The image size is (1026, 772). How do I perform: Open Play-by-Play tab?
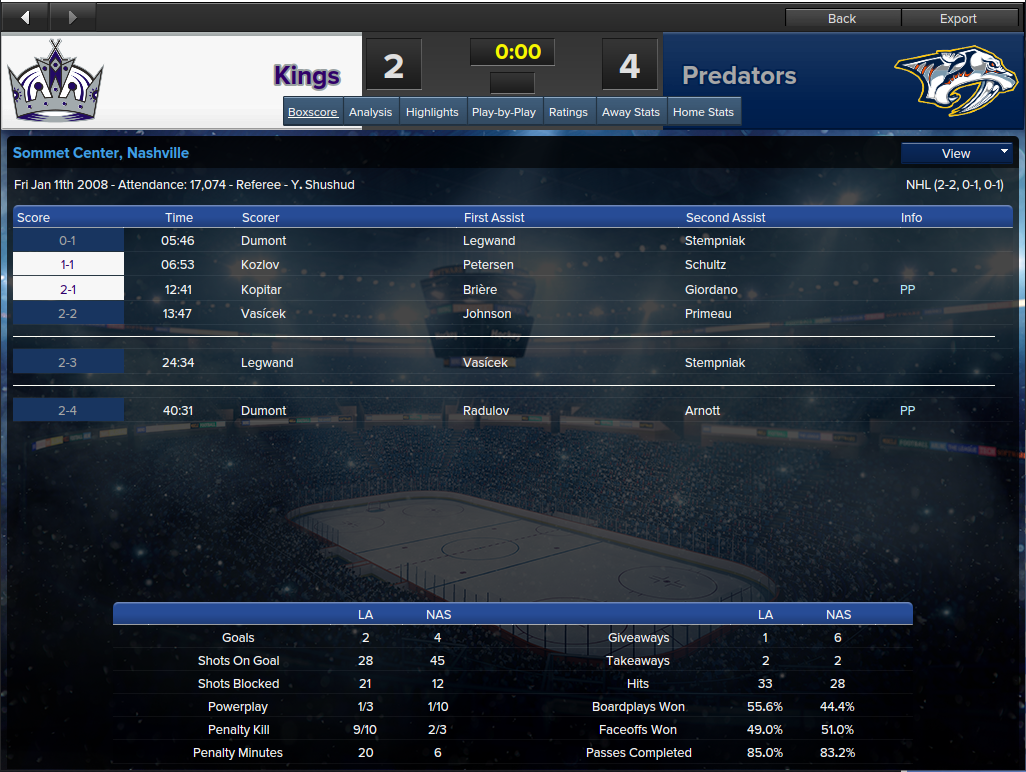point(503,112)
